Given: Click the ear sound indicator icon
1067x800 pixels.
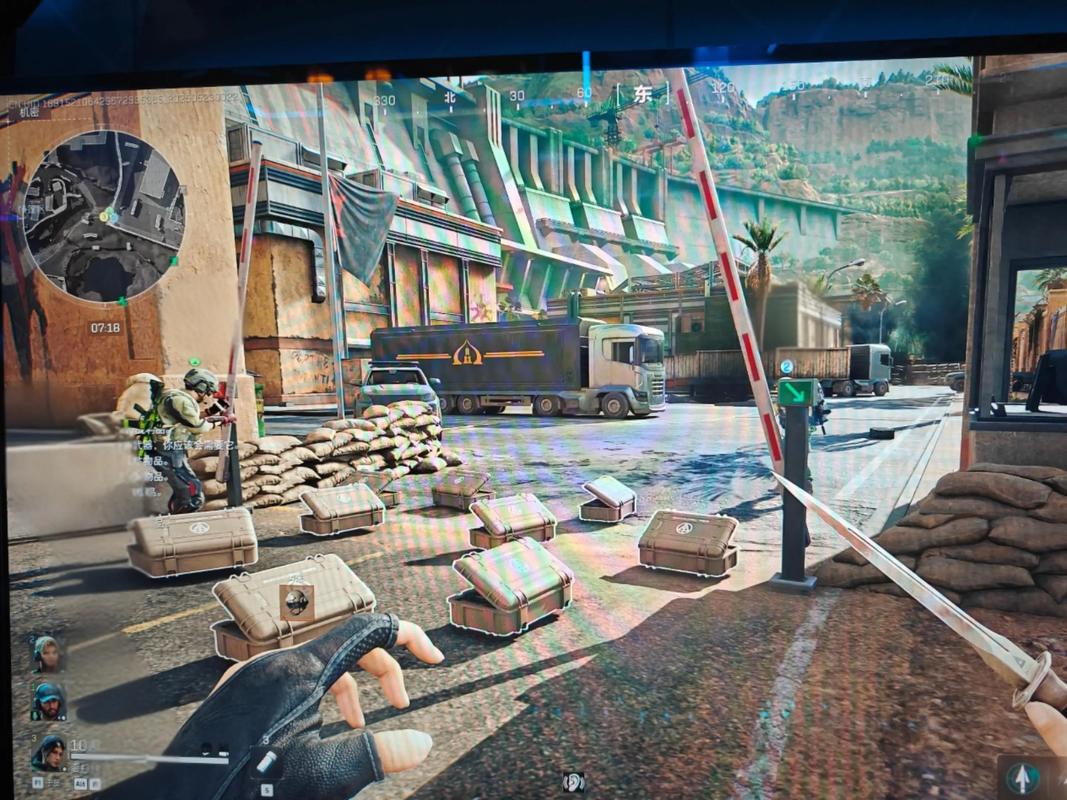Looking at the screenshot, I should pos(574,782).
